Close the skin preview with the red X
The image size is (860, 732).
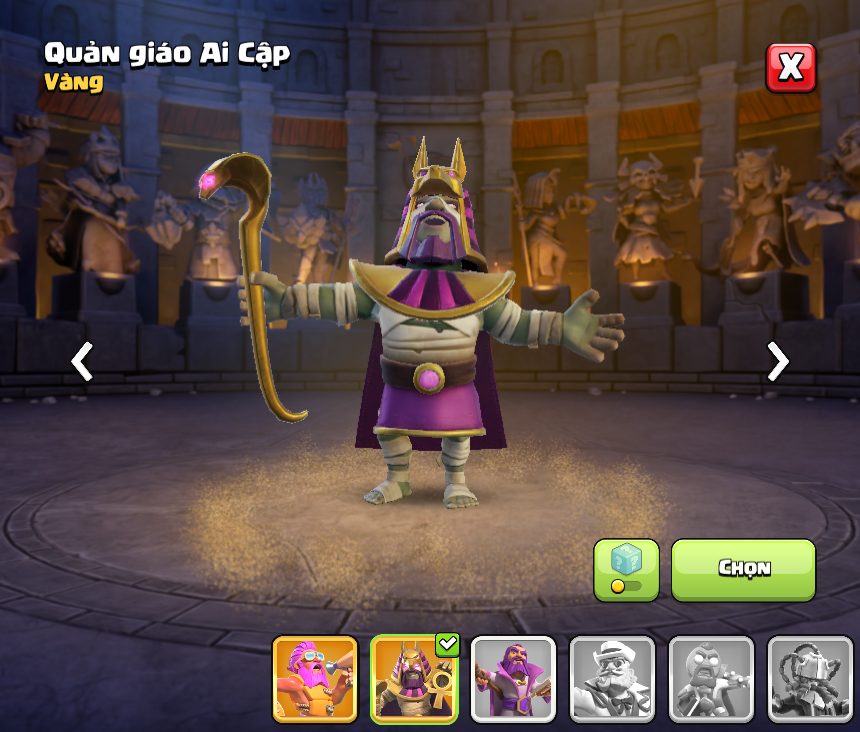click(x=790, y=68)
